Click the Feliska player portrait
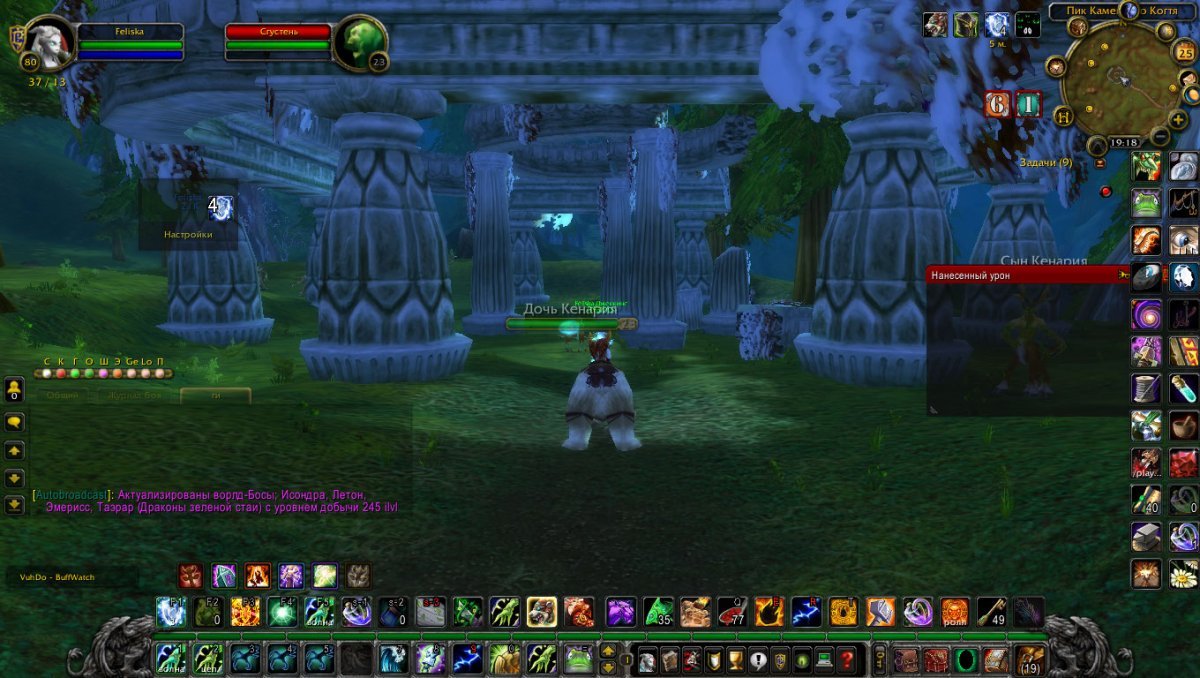The width and height of the screenshot is (1200, 678). [48, 44]
